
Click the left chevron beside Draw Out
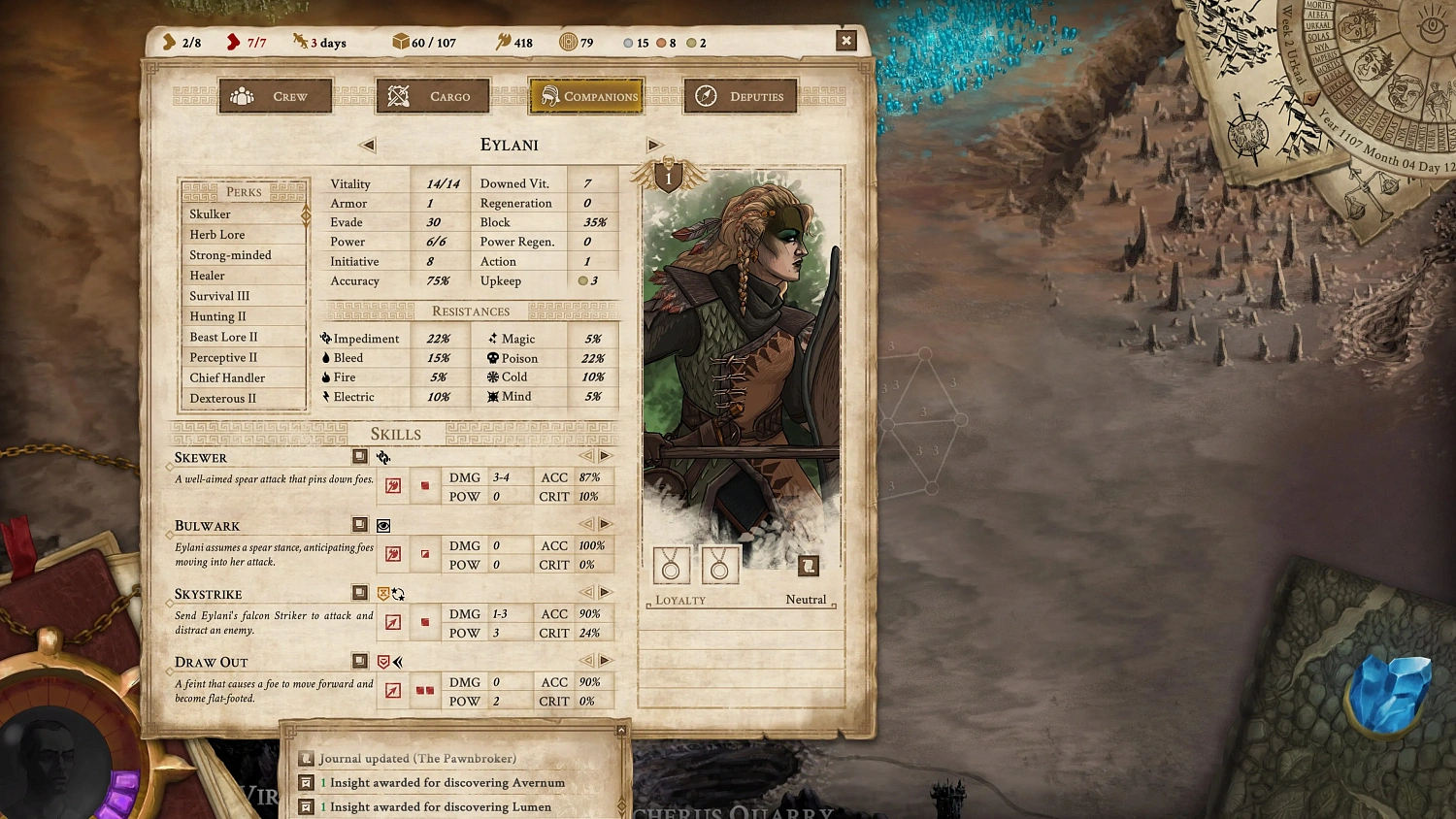(x=586, y=660)
